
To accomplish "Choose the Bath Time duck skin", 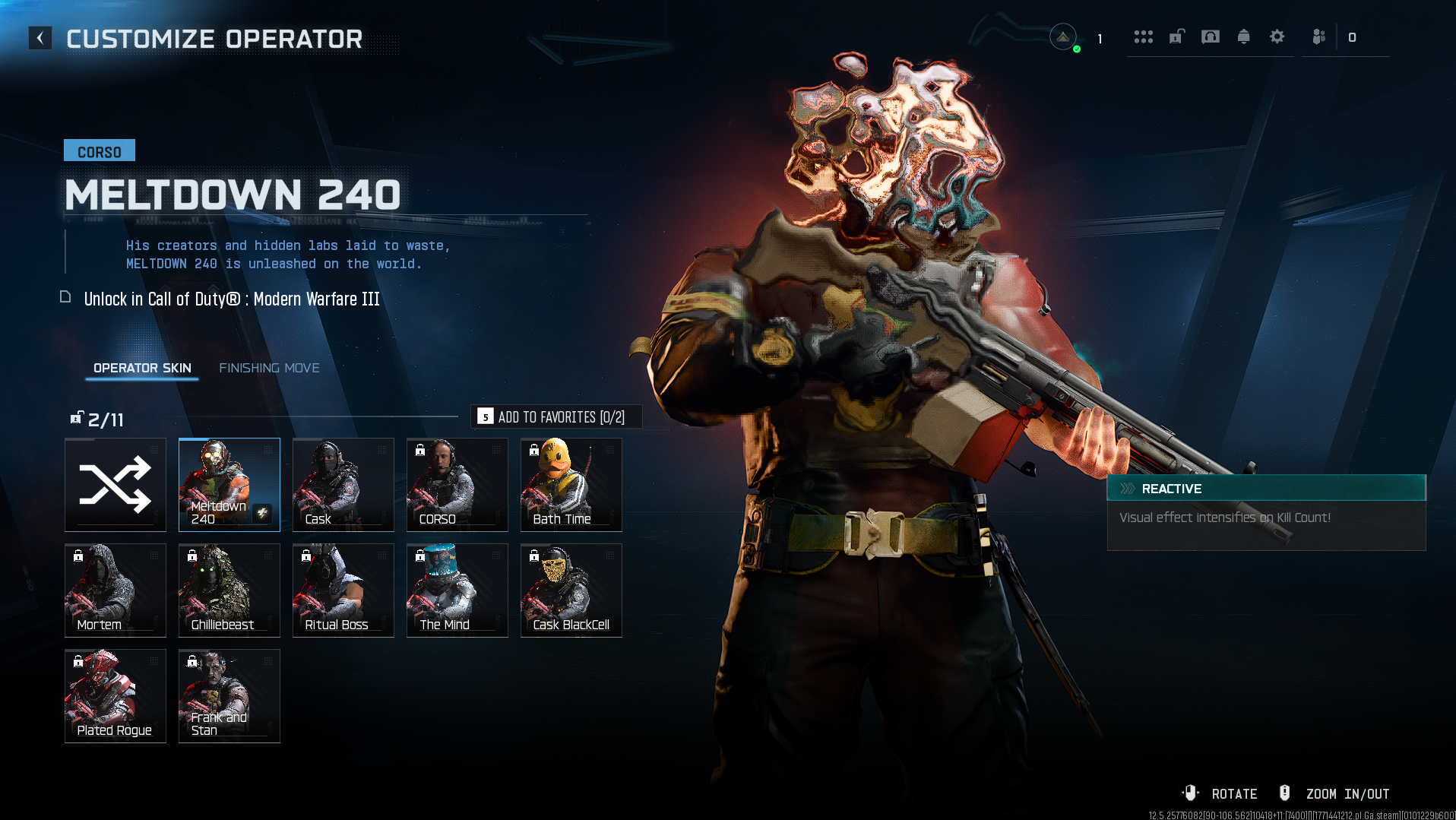I will click(571, 485).
